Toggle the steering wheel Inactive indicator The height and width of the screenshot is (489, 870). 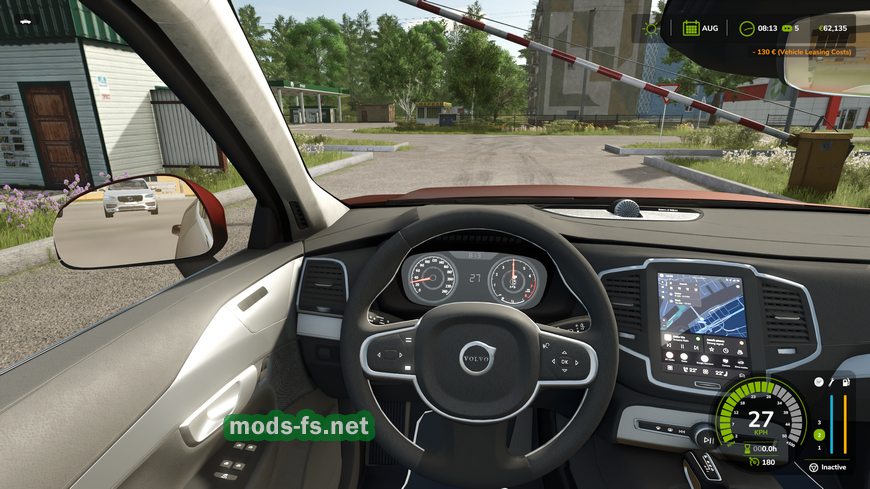(x=813, y=467)
